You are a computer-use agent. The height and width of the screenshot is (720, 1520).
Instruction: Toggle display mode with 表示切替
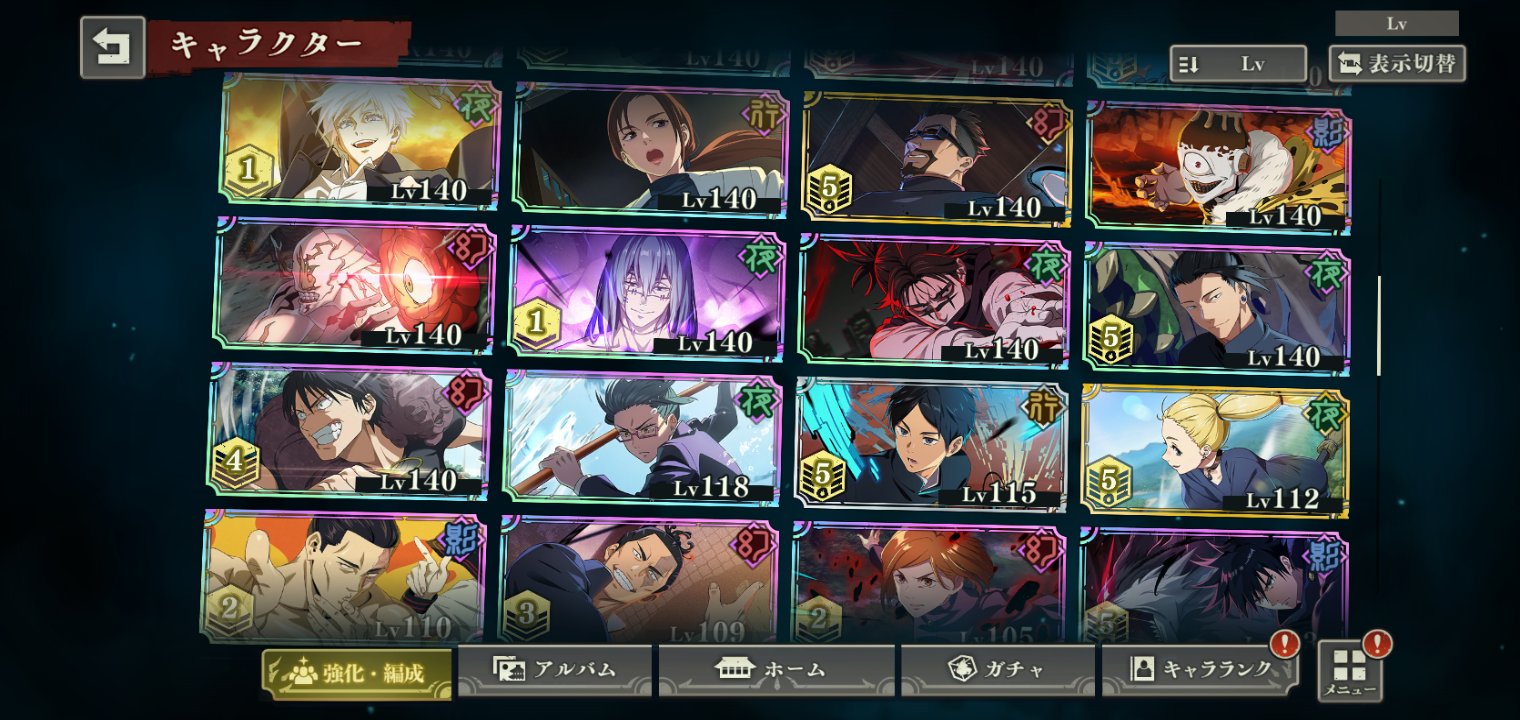[1397, 64]
